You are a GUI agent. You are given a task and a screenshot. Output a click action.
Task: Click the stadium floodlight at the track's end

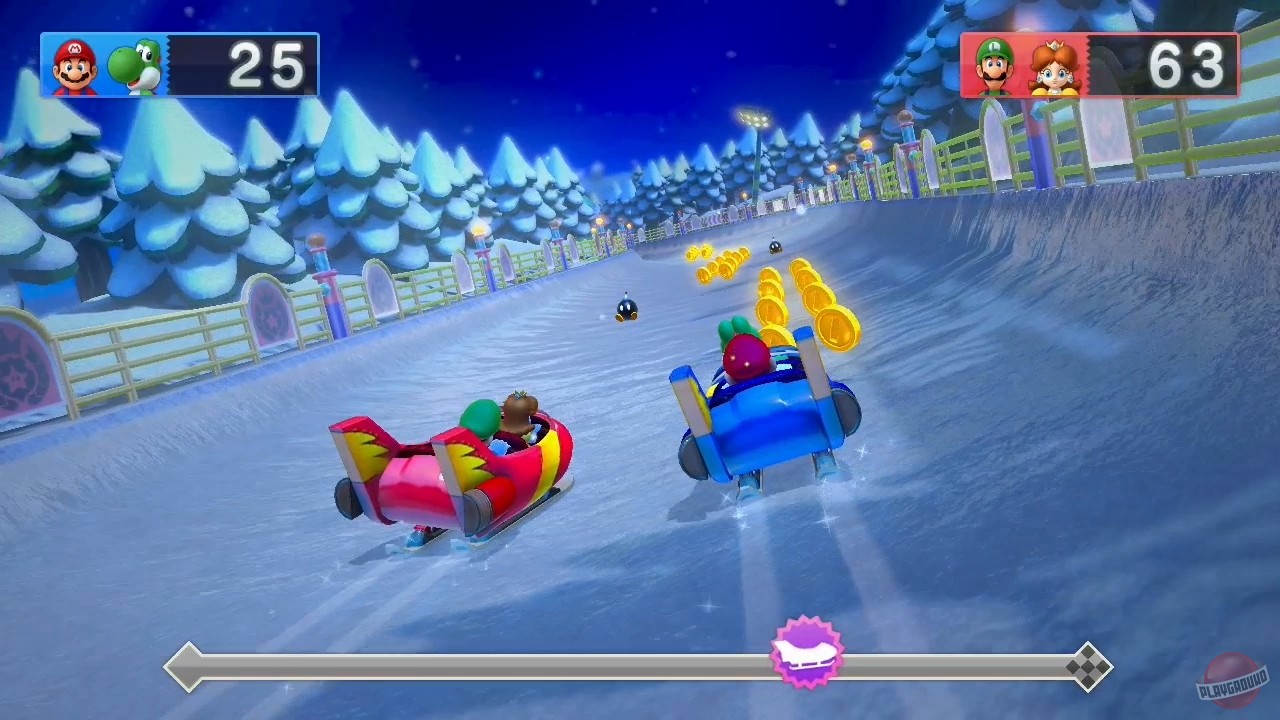[753, 118]
